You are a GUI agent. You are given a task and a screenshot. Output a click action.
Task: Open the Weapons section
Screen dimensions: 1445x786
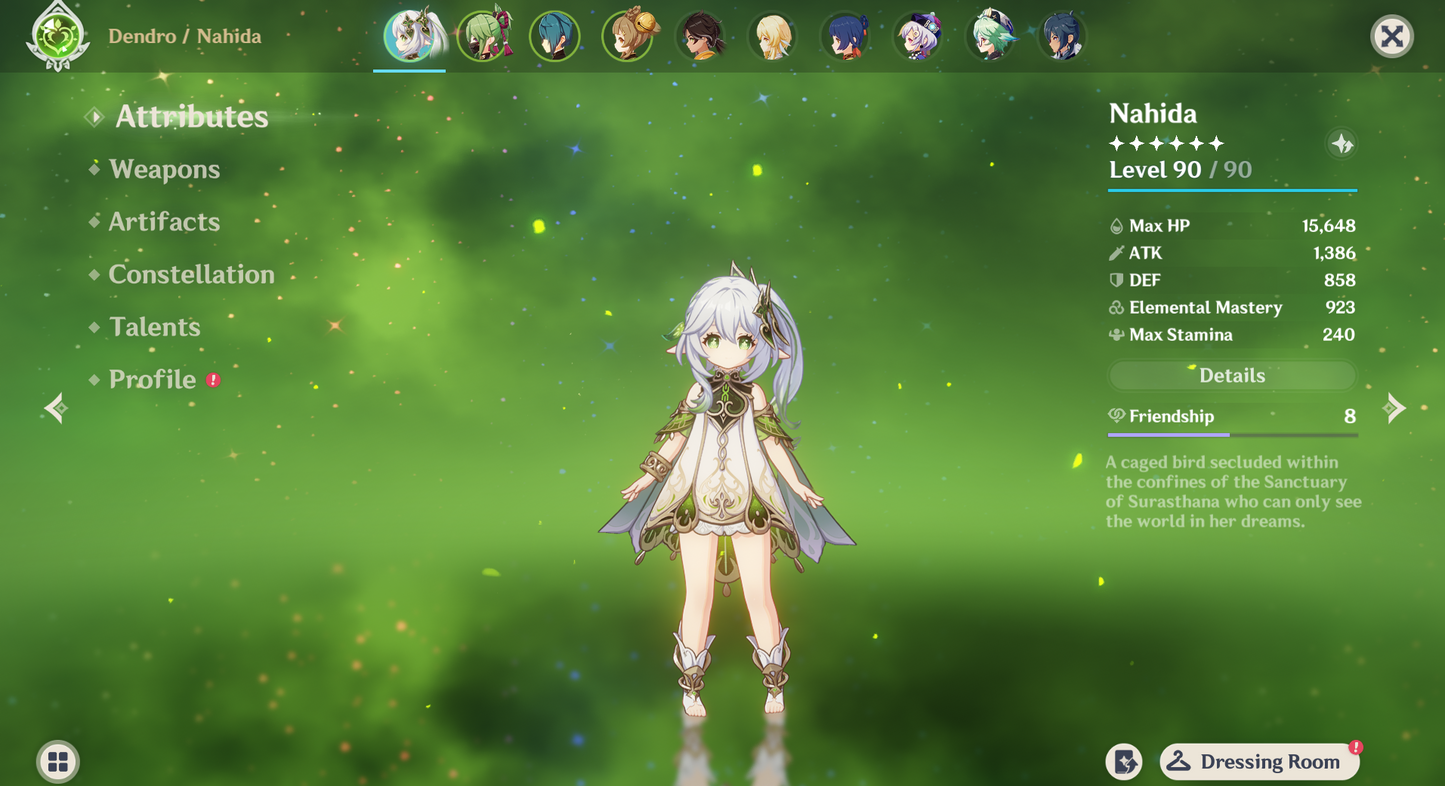164,170
